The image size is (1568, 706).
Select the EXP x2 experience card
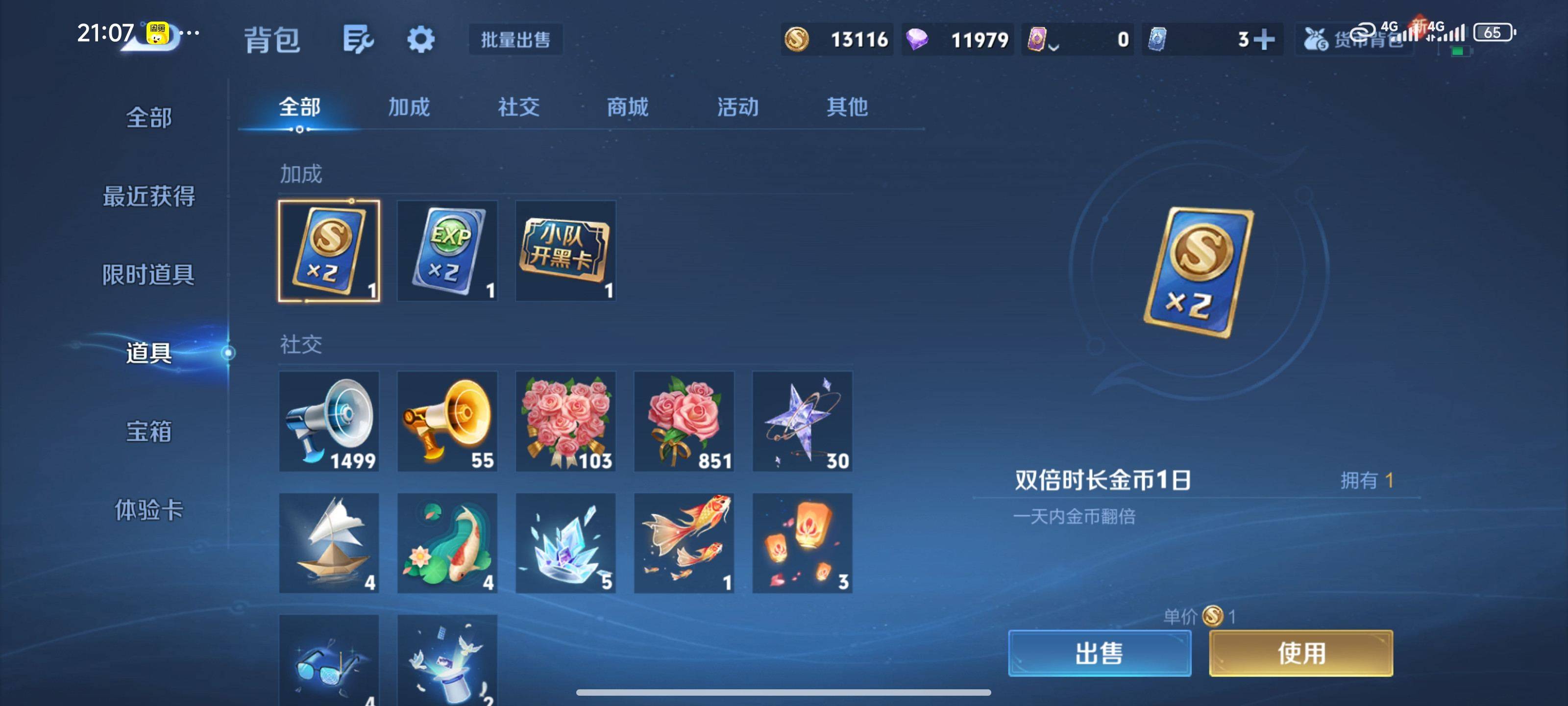(x=448, y=251)
